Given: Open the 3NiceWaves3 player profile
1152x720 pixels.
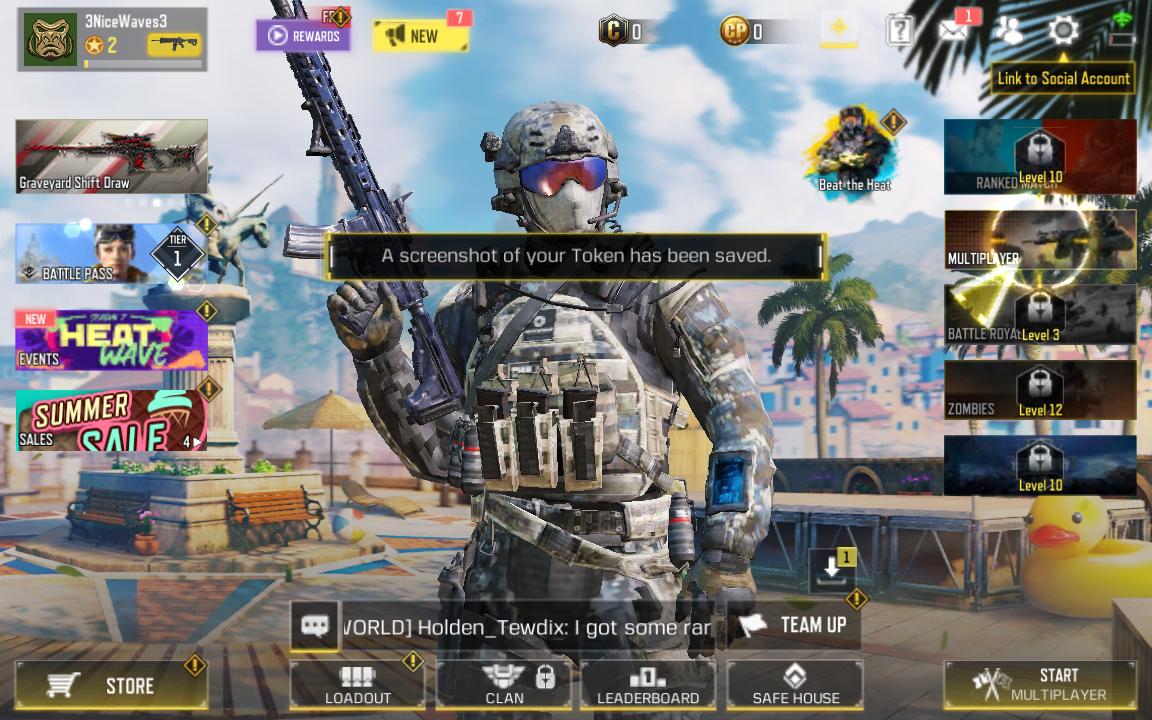Looking at the screenshot, I should click(x=111, y=39).
